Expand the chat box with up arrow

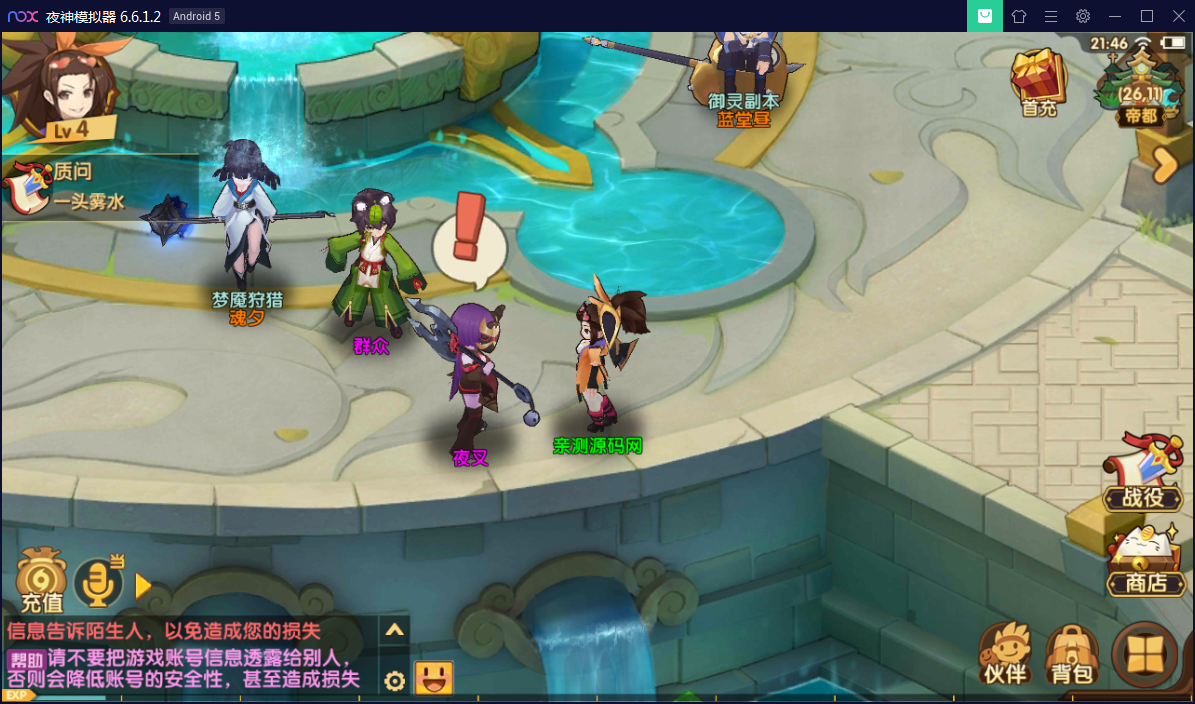tap(395, 630)
